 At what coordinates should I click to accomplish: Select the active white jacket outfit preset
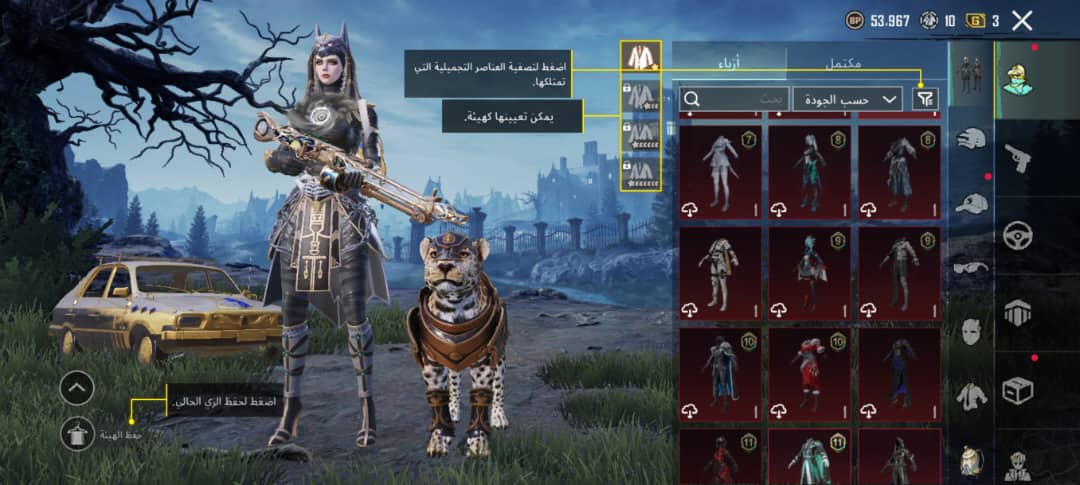pyautogui.click(x=639, y=56)
